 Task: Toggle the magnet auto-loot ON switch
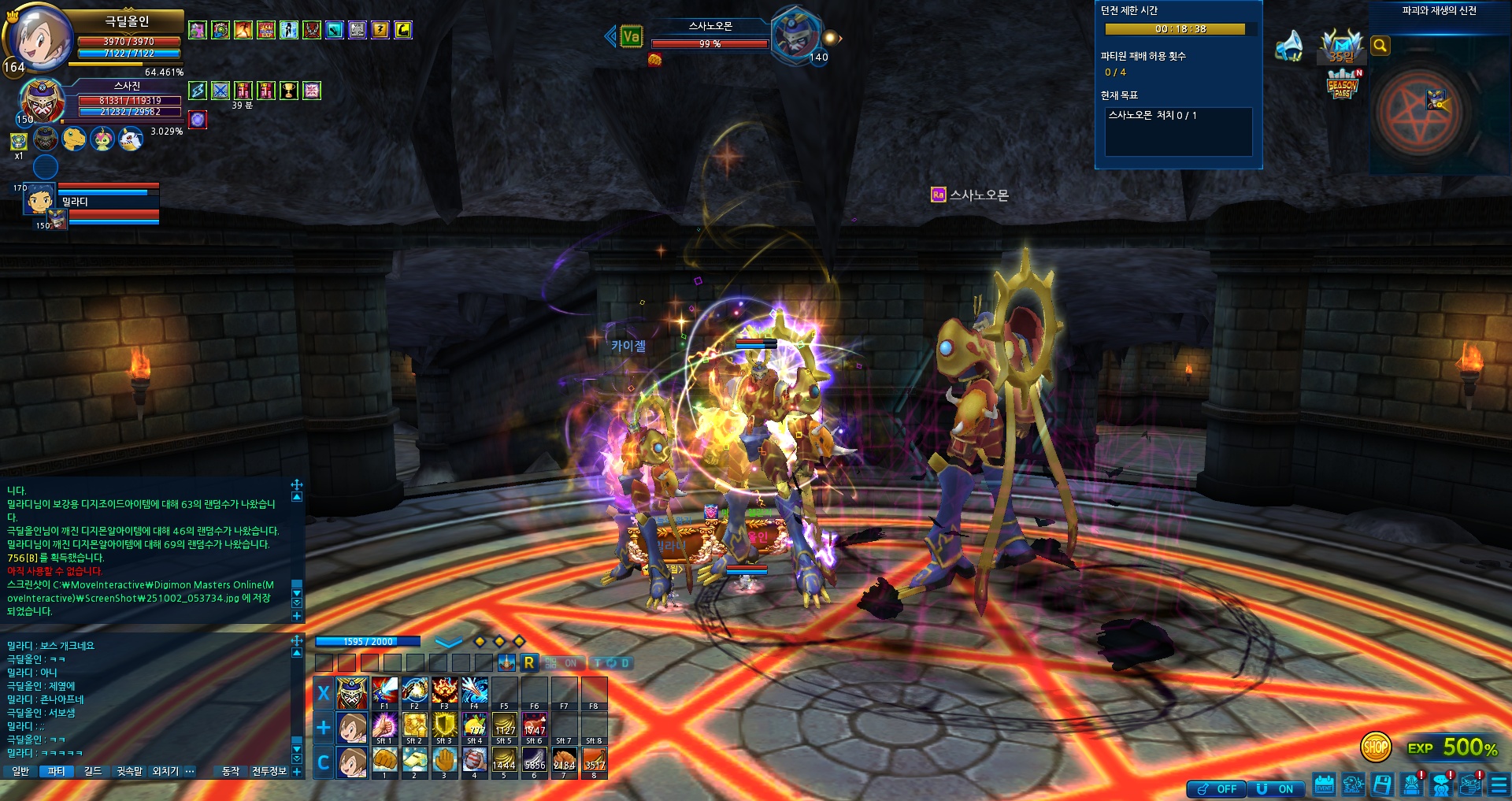point(1276,788)
